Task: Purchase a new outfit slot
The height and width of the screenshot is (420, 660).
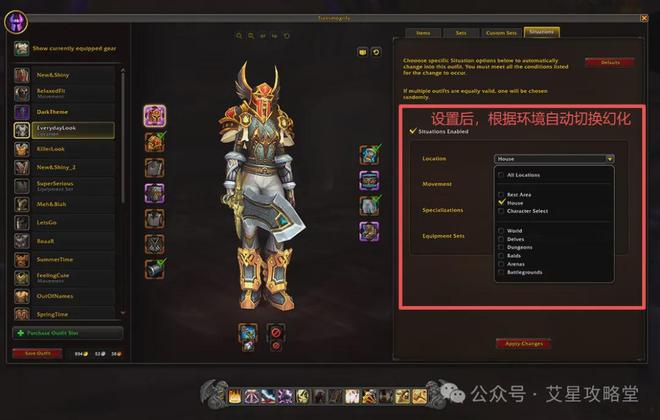Action: point(67,333)
